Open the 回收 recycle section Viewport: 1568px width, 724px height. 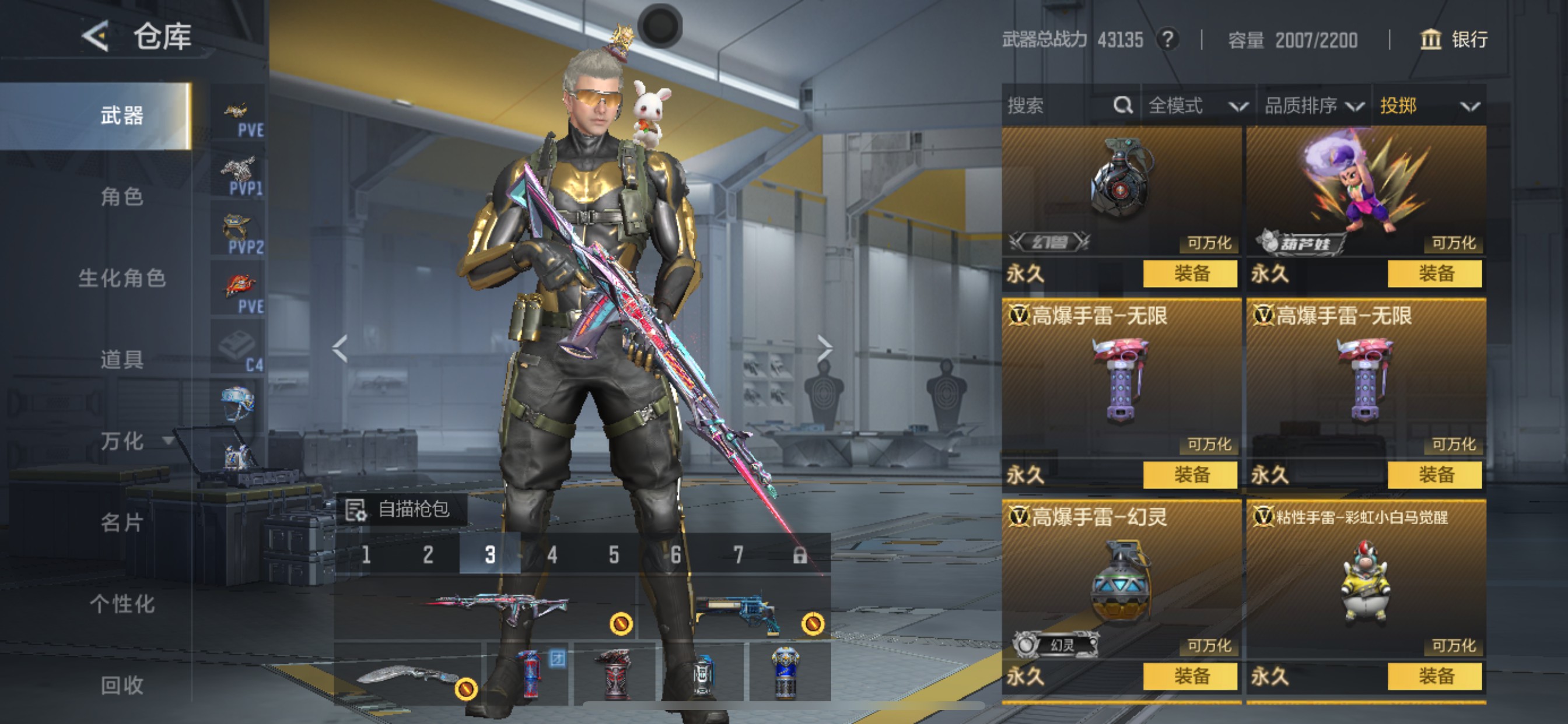click(x=122, y=685)
